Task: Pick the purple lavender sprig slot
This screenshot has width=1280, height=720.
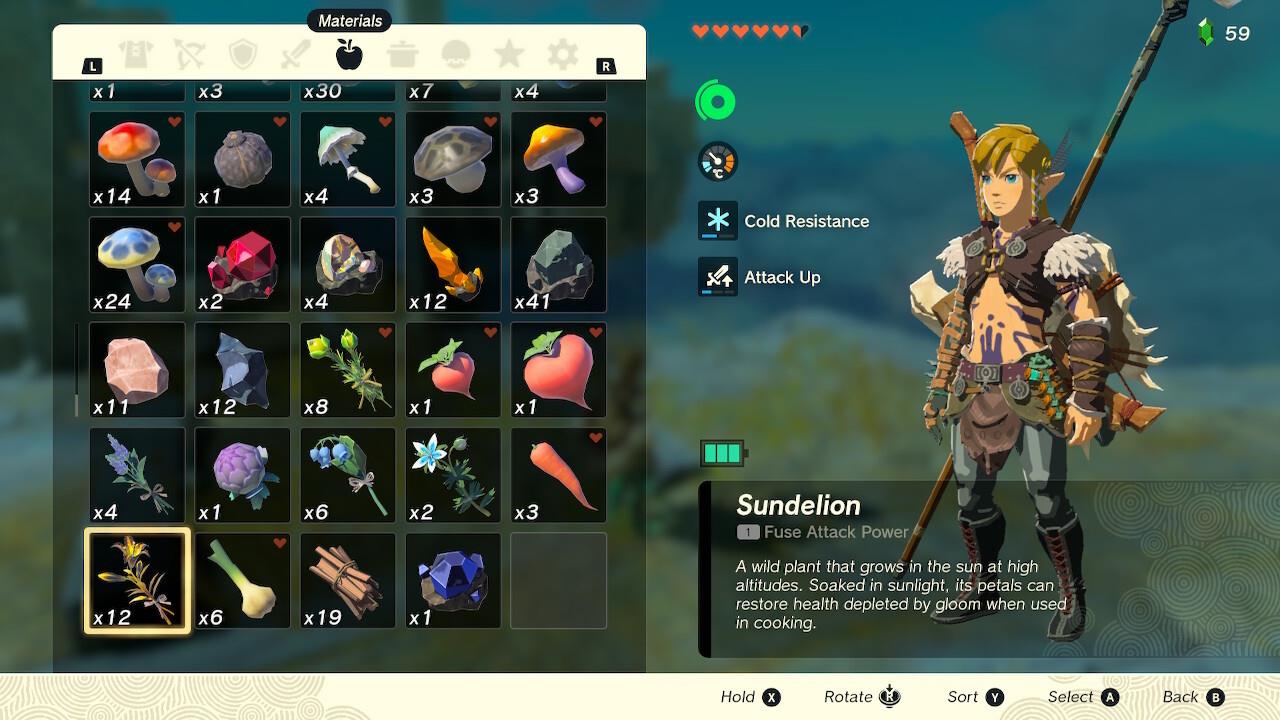Action: coord(137,475)
